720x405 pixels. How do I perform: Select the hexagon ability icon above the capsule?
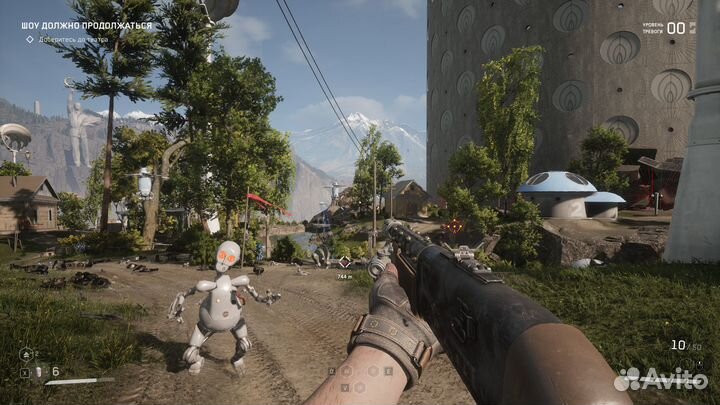[26, 353]
